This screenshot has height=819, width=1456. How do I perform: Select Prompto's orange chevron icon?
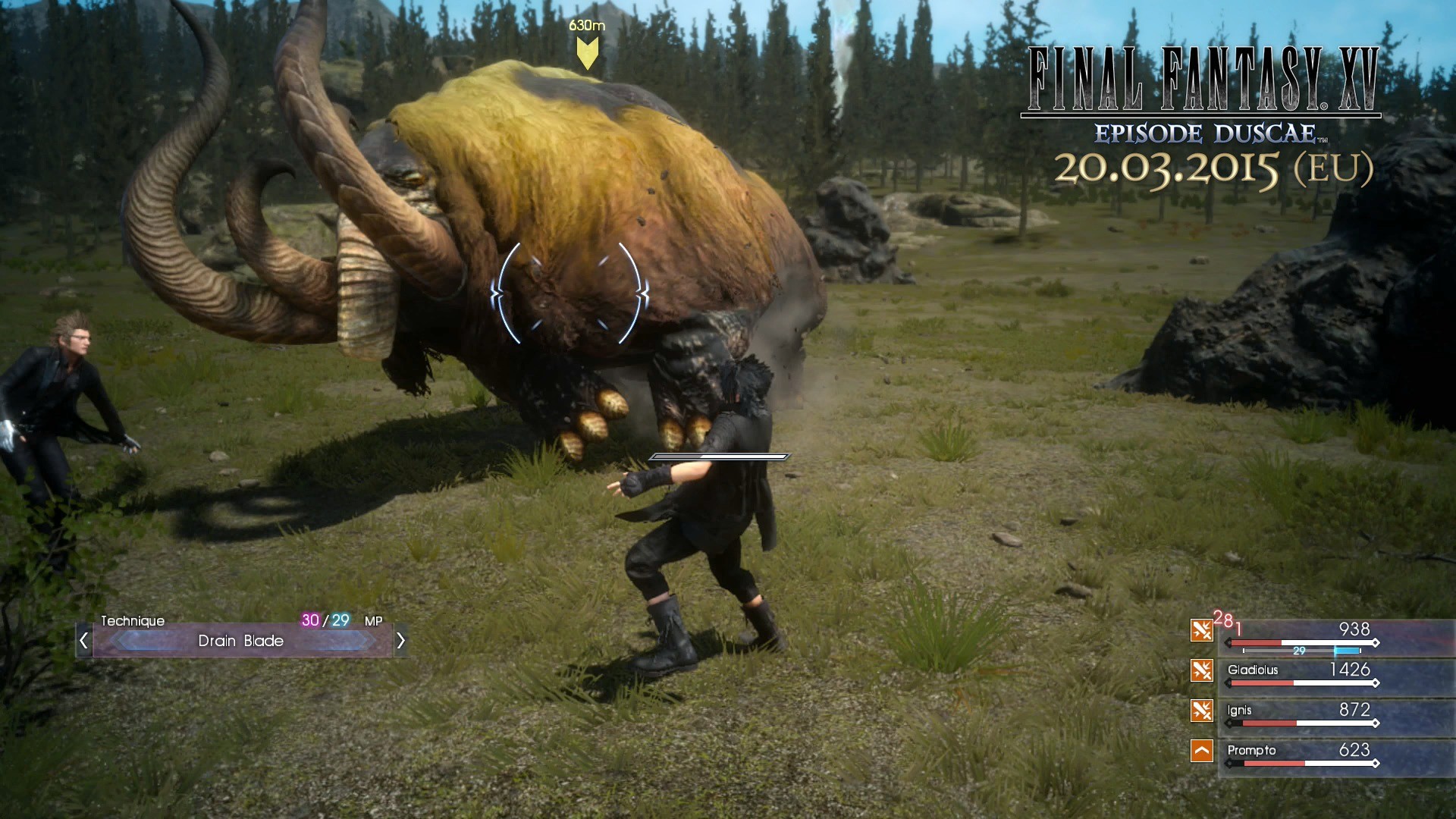(1201, 752)
